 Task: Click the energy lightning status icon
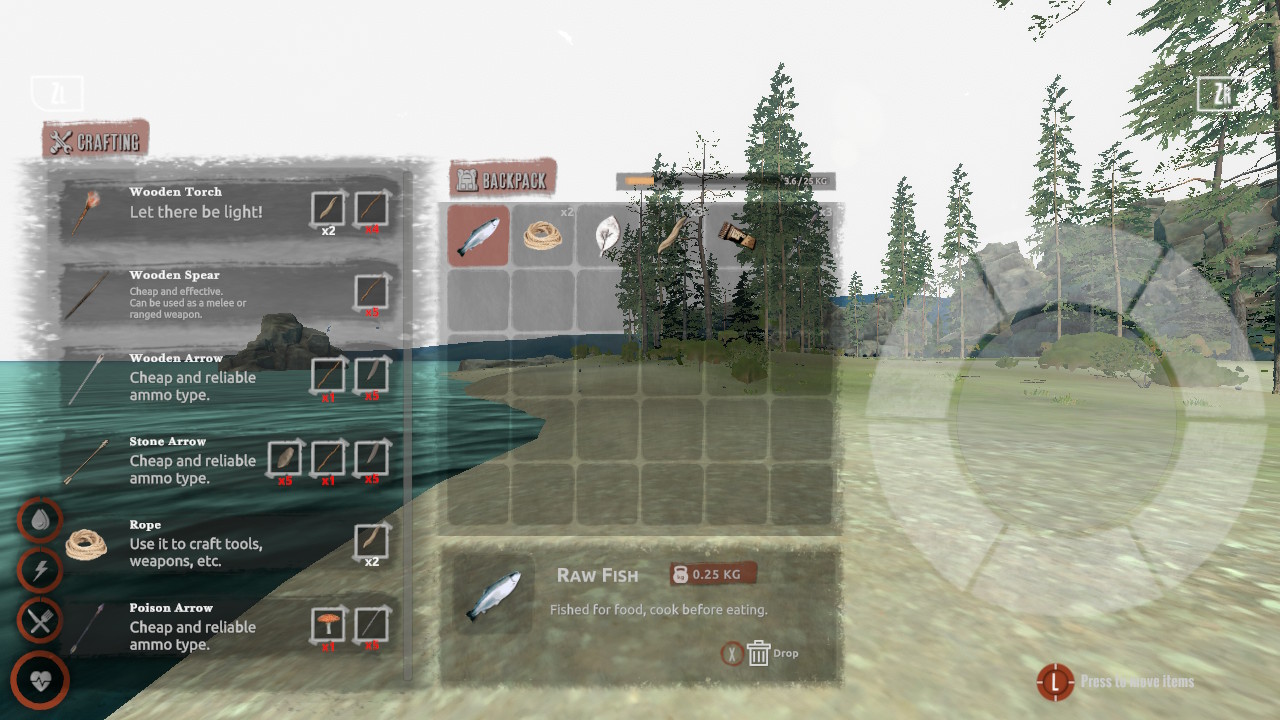tap(40, 570)
